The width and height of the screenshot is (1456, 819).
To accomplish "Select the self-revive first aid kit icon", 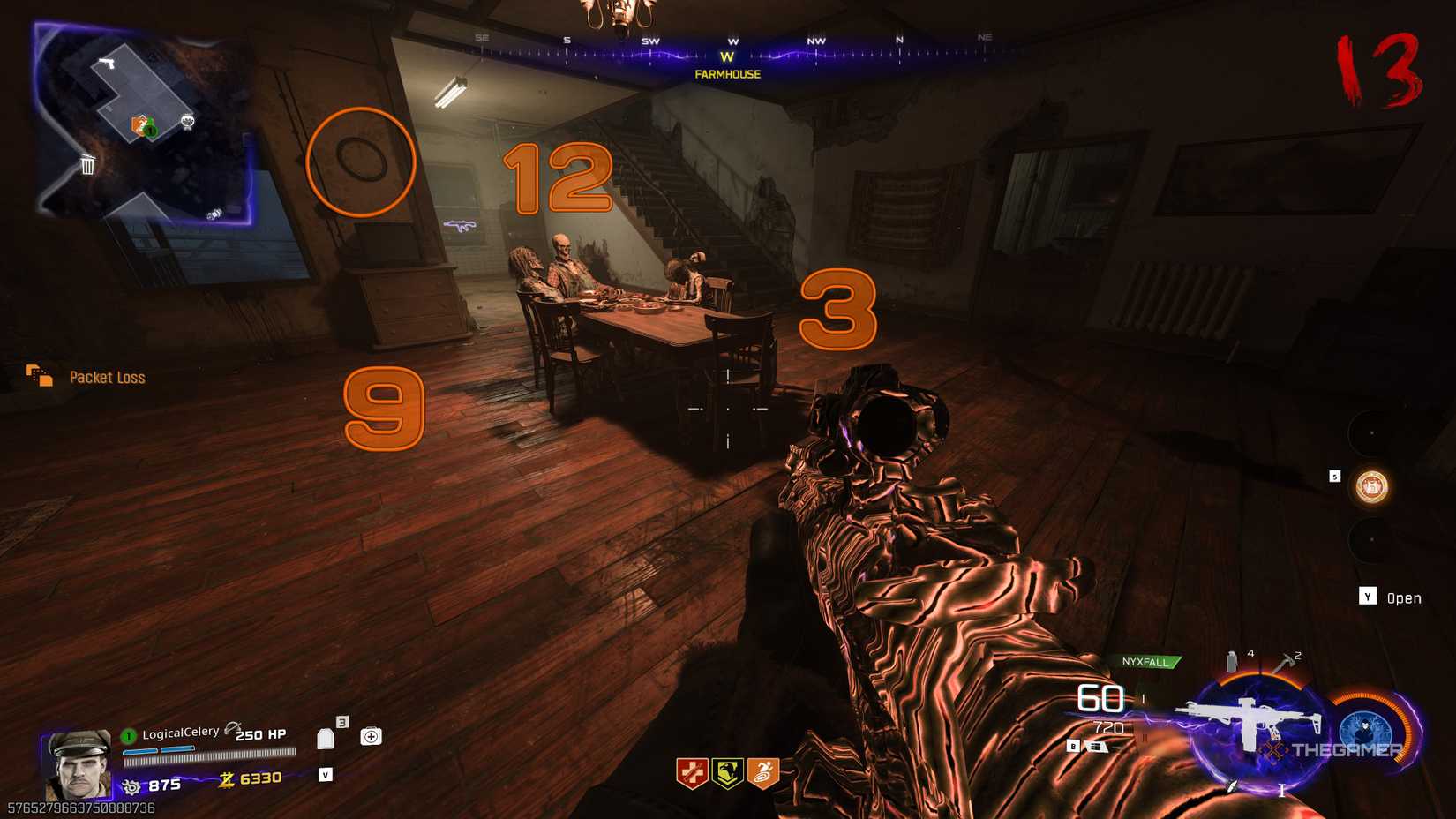I will [x=371, y=735].
